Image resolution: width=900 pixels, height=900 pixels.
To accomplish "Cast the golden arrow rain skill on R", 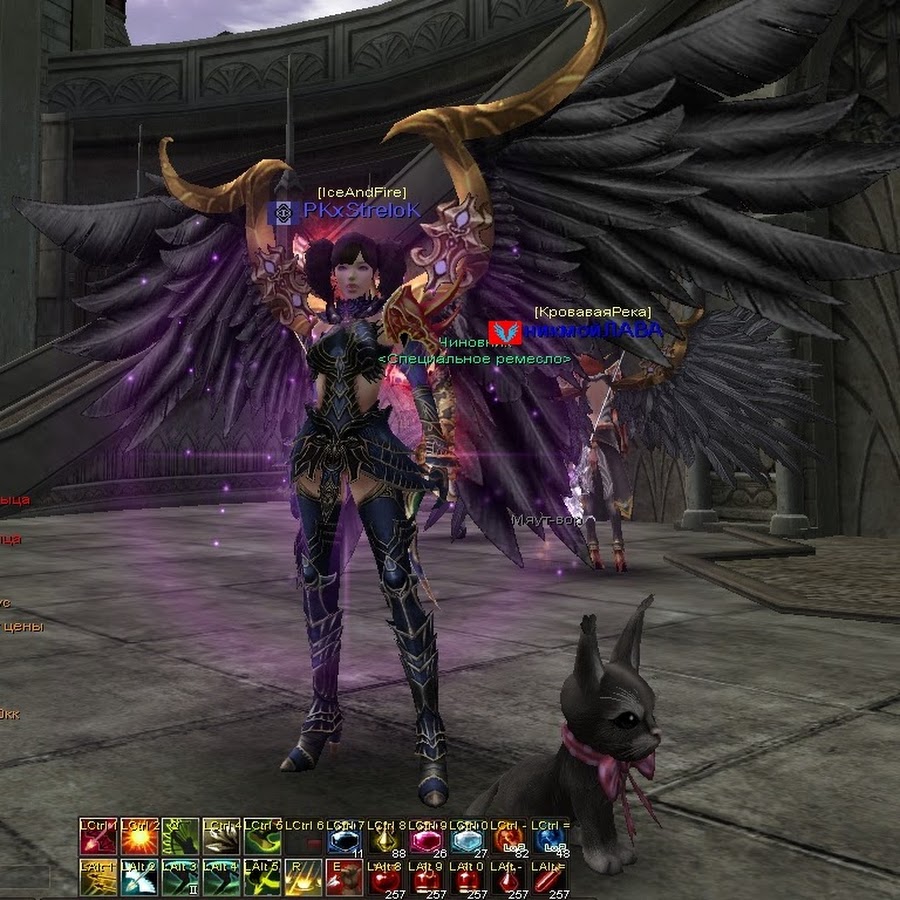I will pyautogui.click(x=304, y=878).
